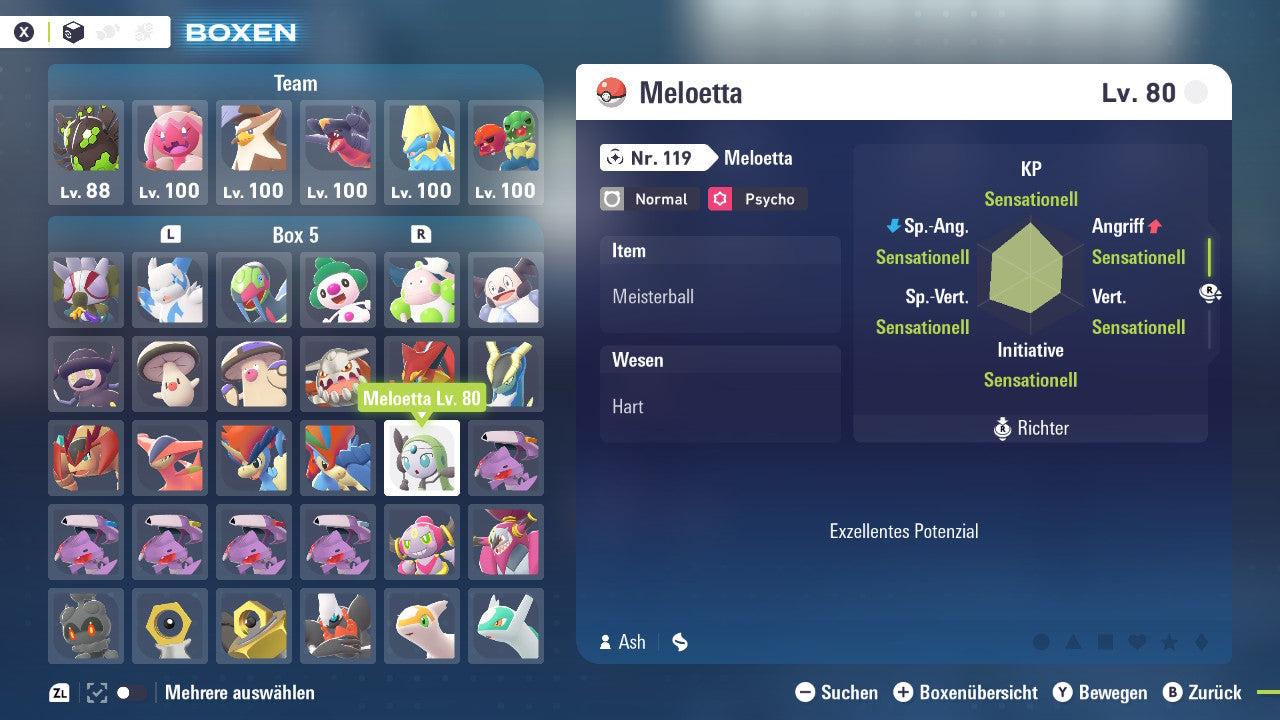This screenshot has height=720, width=1280.
Task: Select the Meltan thumbnail in Box 5
Action: coord(169,625)
